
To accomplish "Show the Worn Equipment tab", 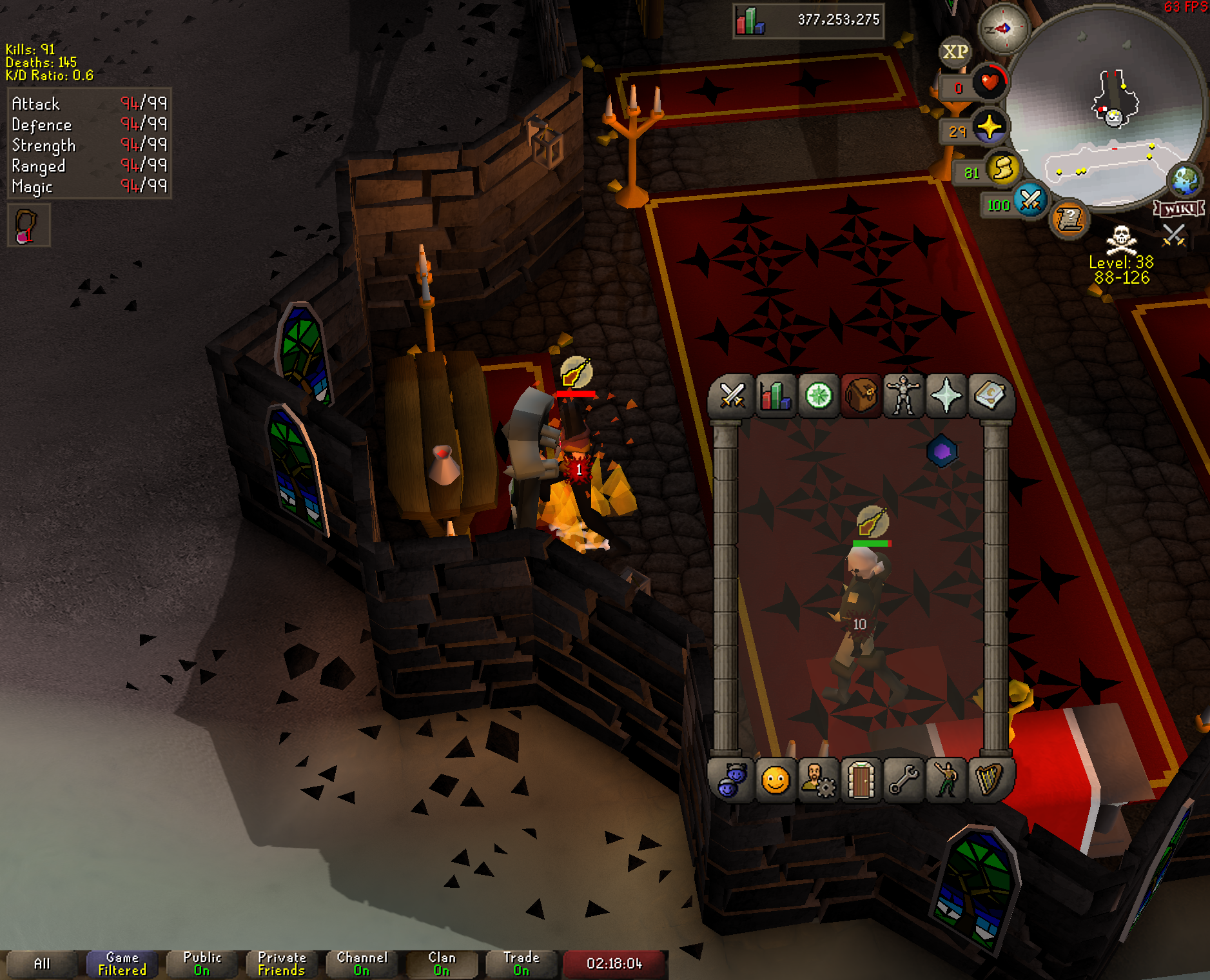I will point(904,396).
